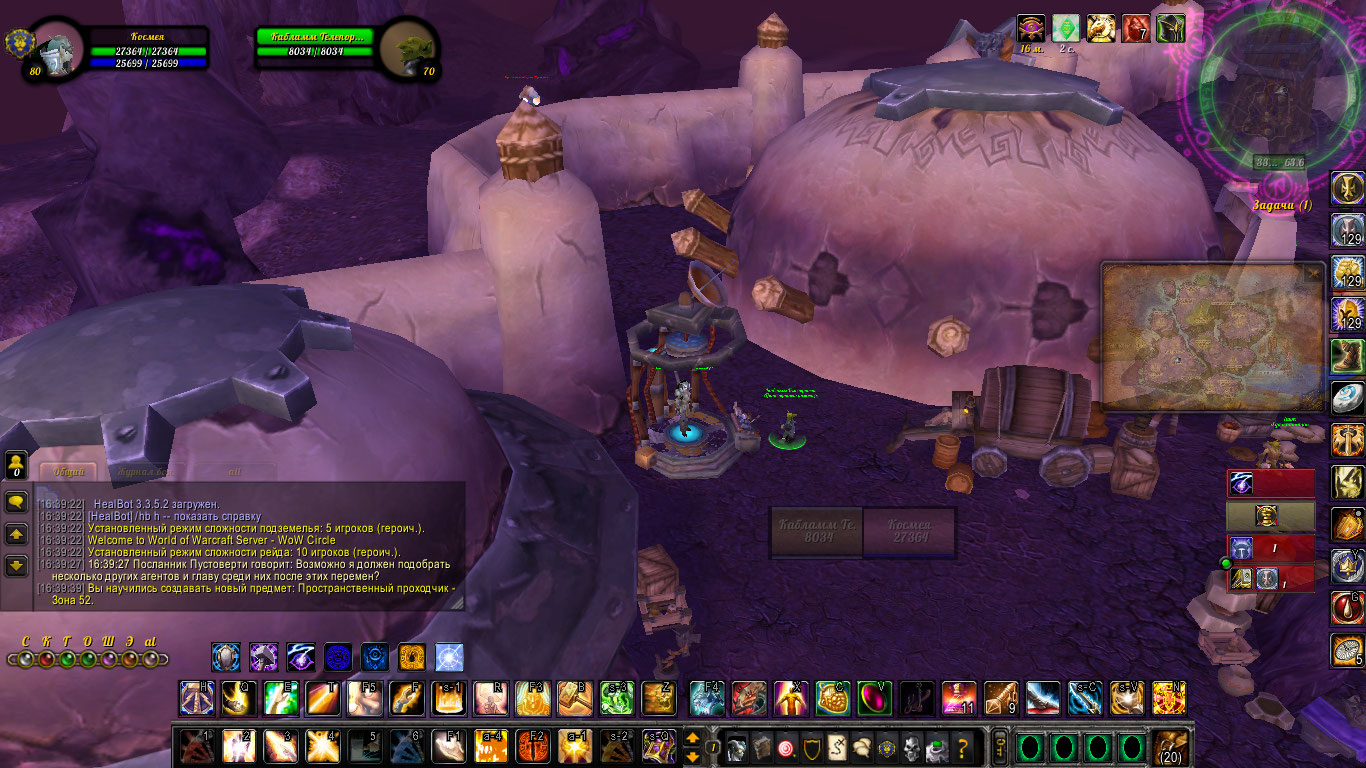The height and width of the screenshot is (768, 1366).
Task: Use the potion with 11 charges
Action: 958,698
